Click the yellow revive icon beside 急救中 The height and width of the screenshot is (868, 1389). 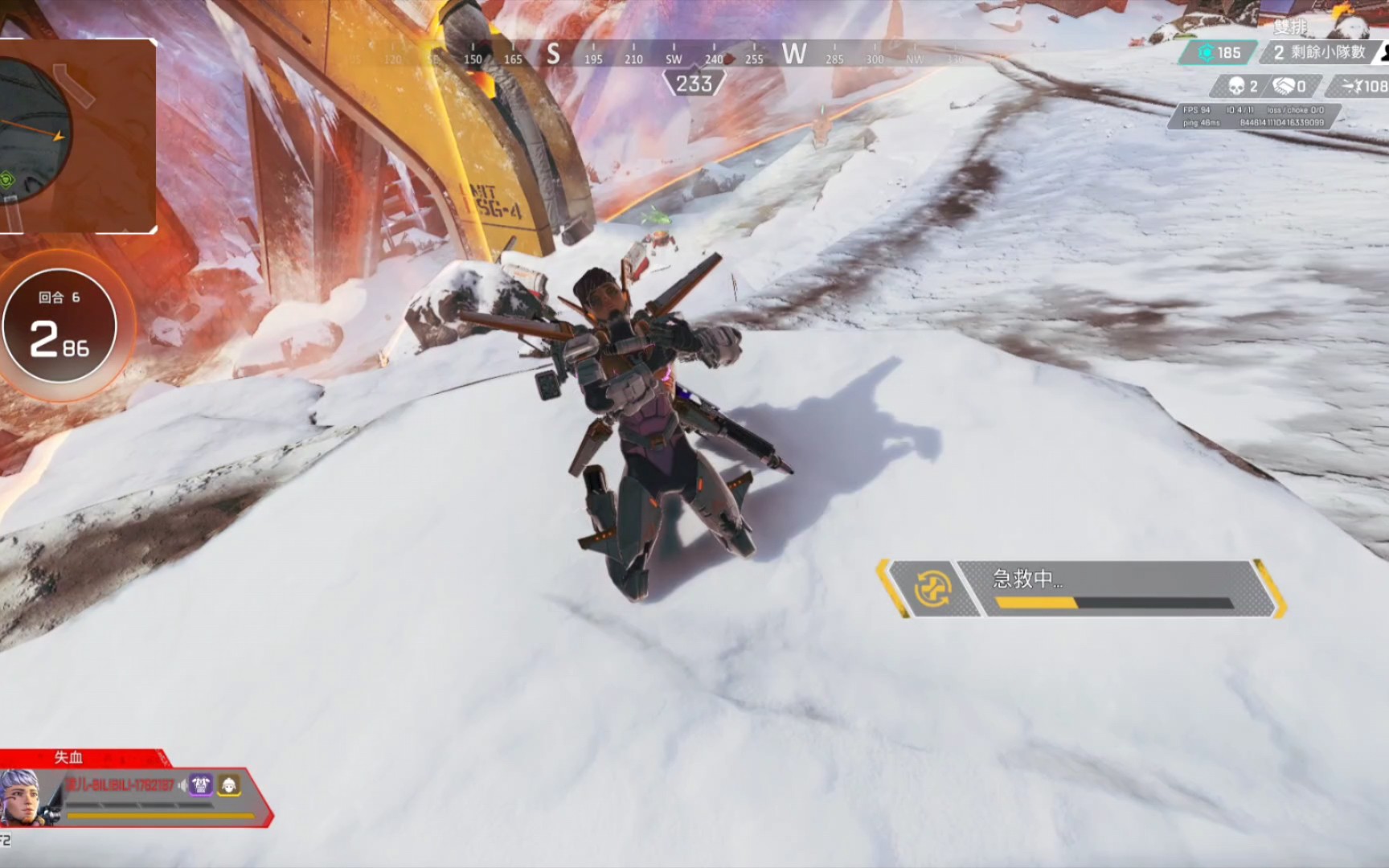click(x=933, y=588)
